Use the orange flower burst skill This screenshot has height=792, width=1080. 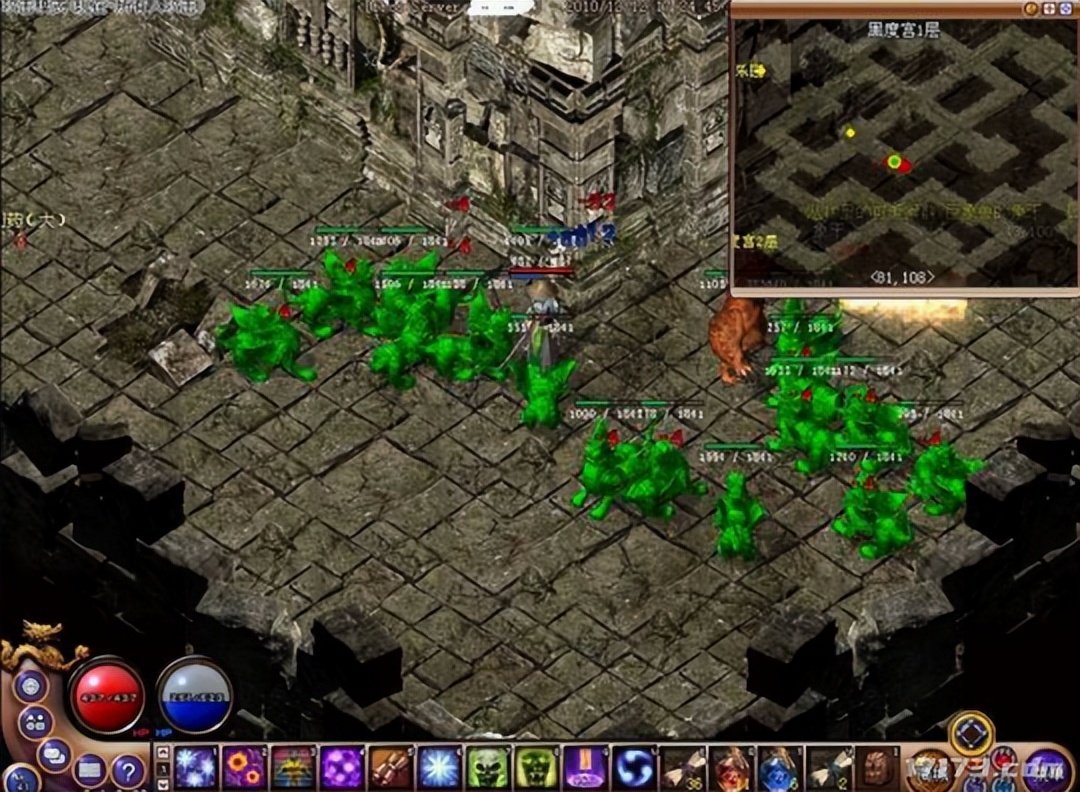(244, 767)
